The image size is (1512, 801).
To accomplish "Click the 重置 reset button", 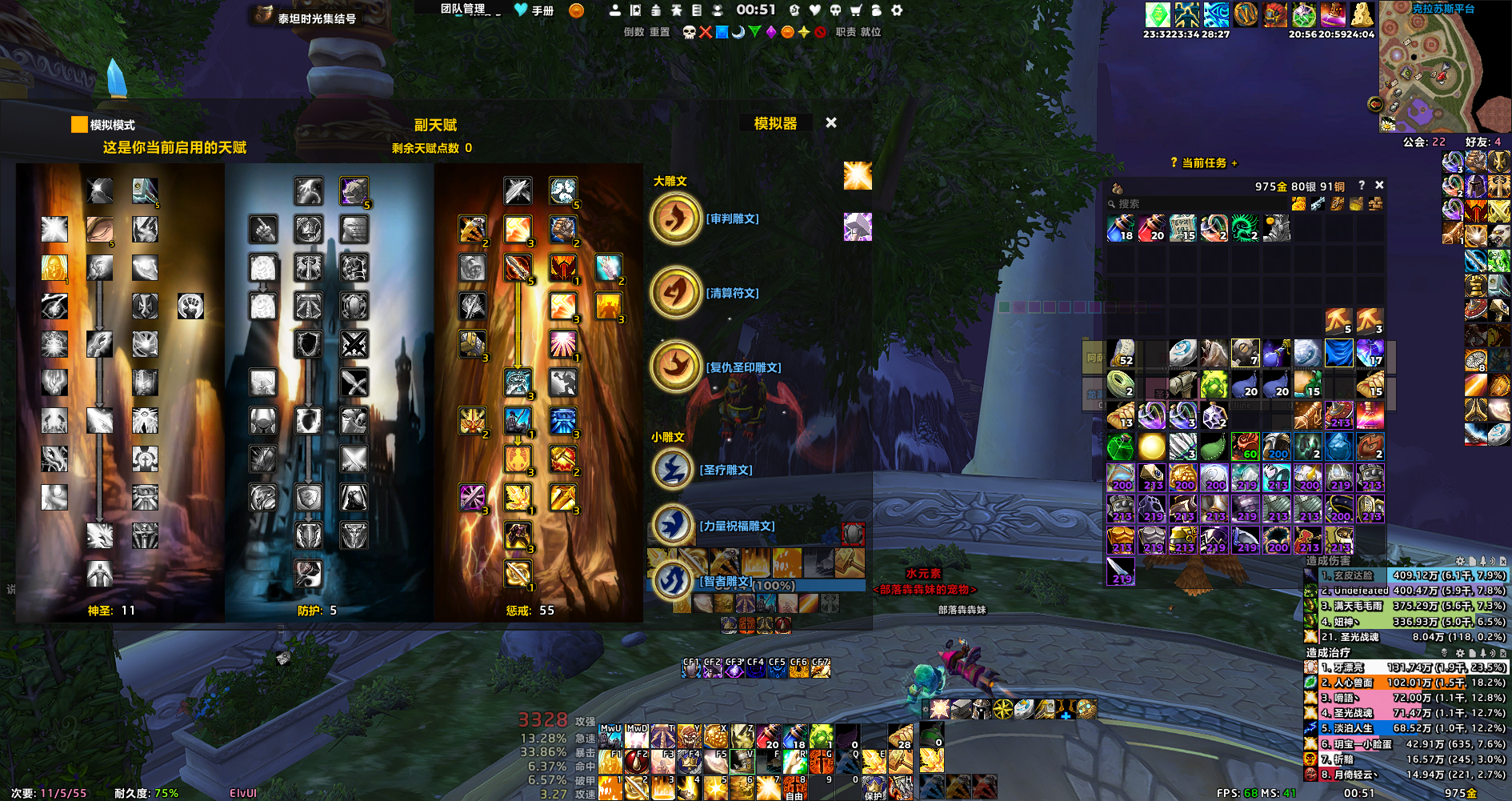I will pos(659,32).
